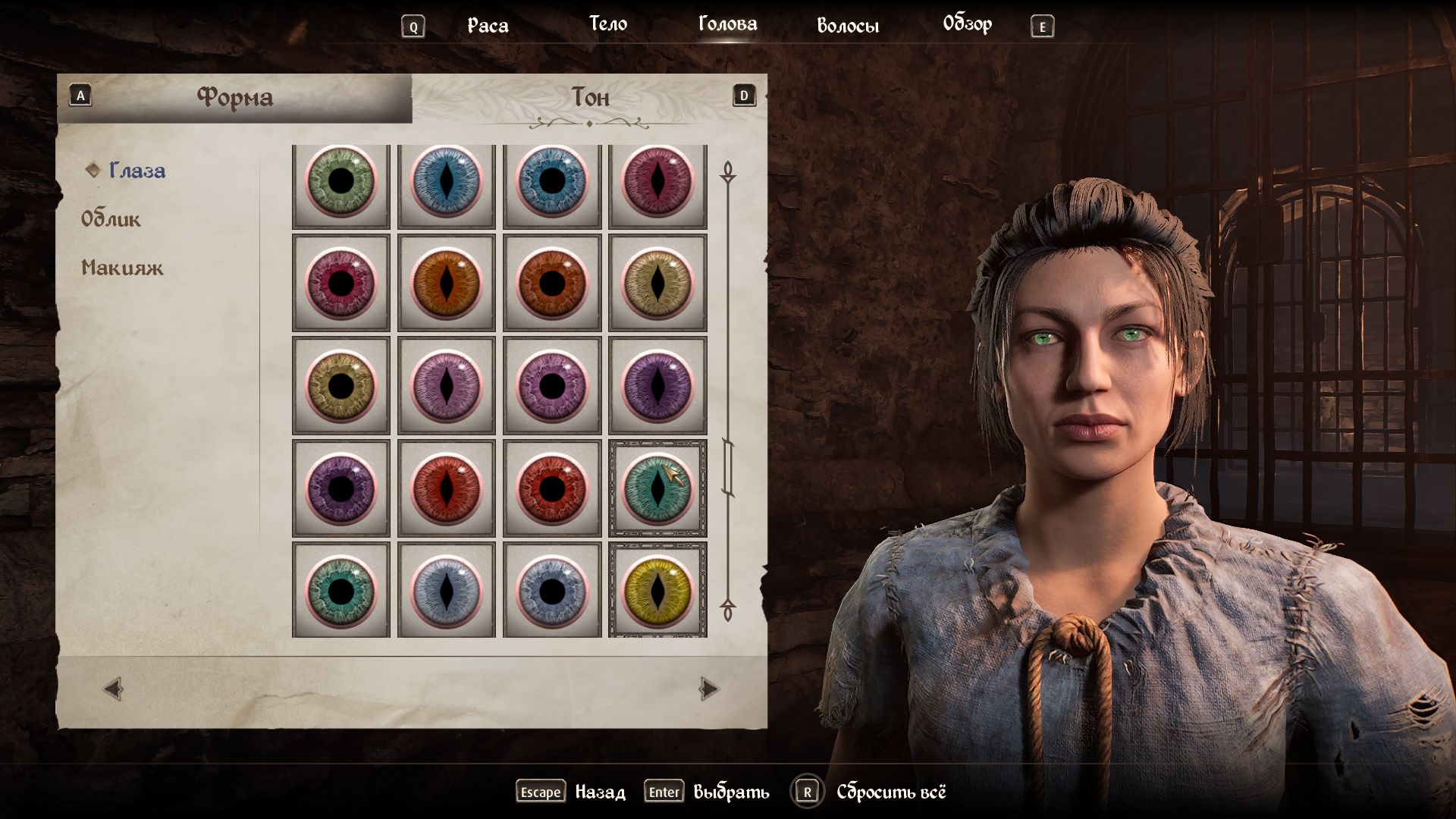The height and width of the screenshot is (819, 1456).
Task: Confirm with the Выбрать button
Action: point(730,792)
